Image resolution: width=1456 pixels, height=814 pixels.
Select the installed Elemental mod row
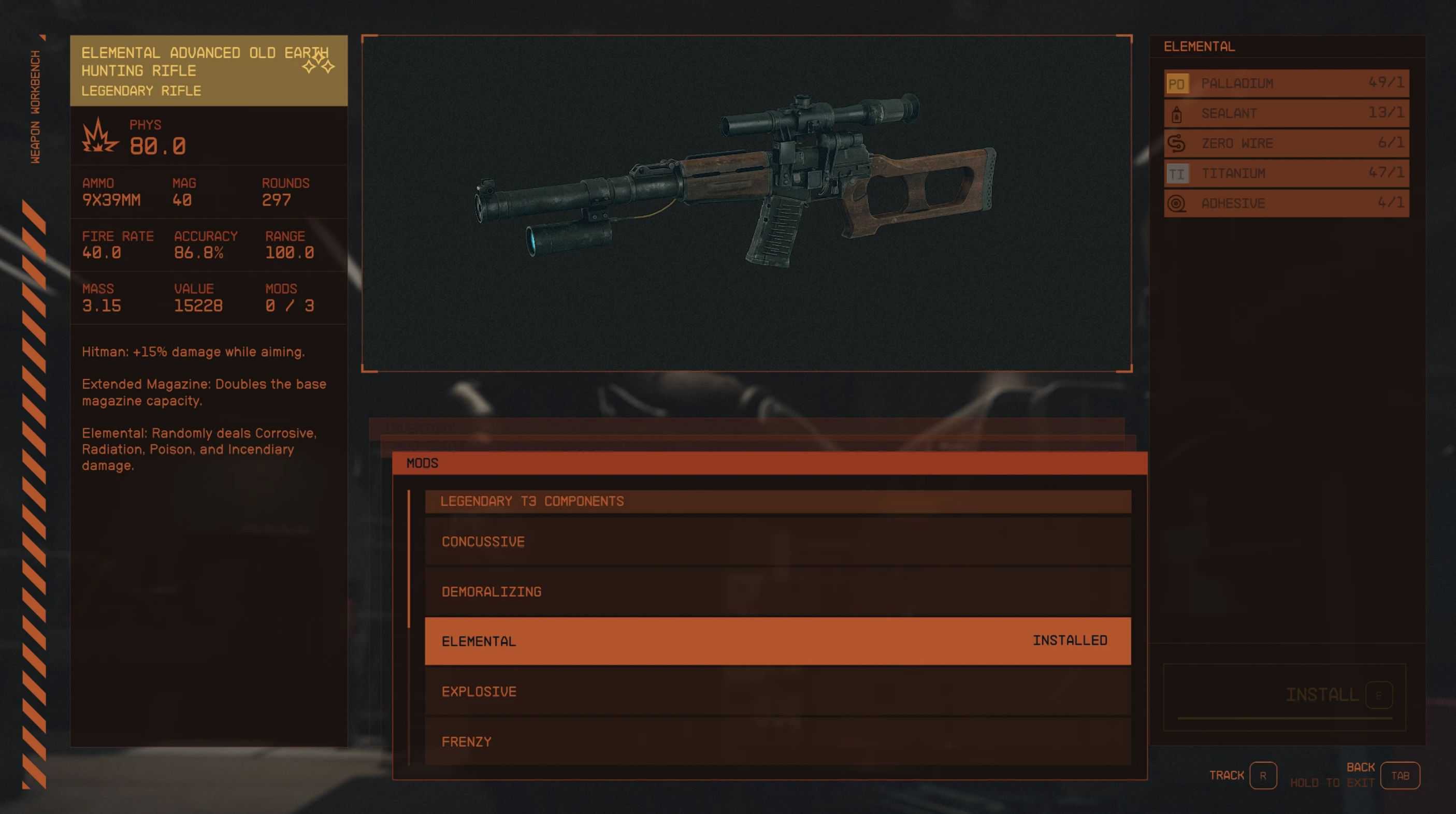click(777, 641)
